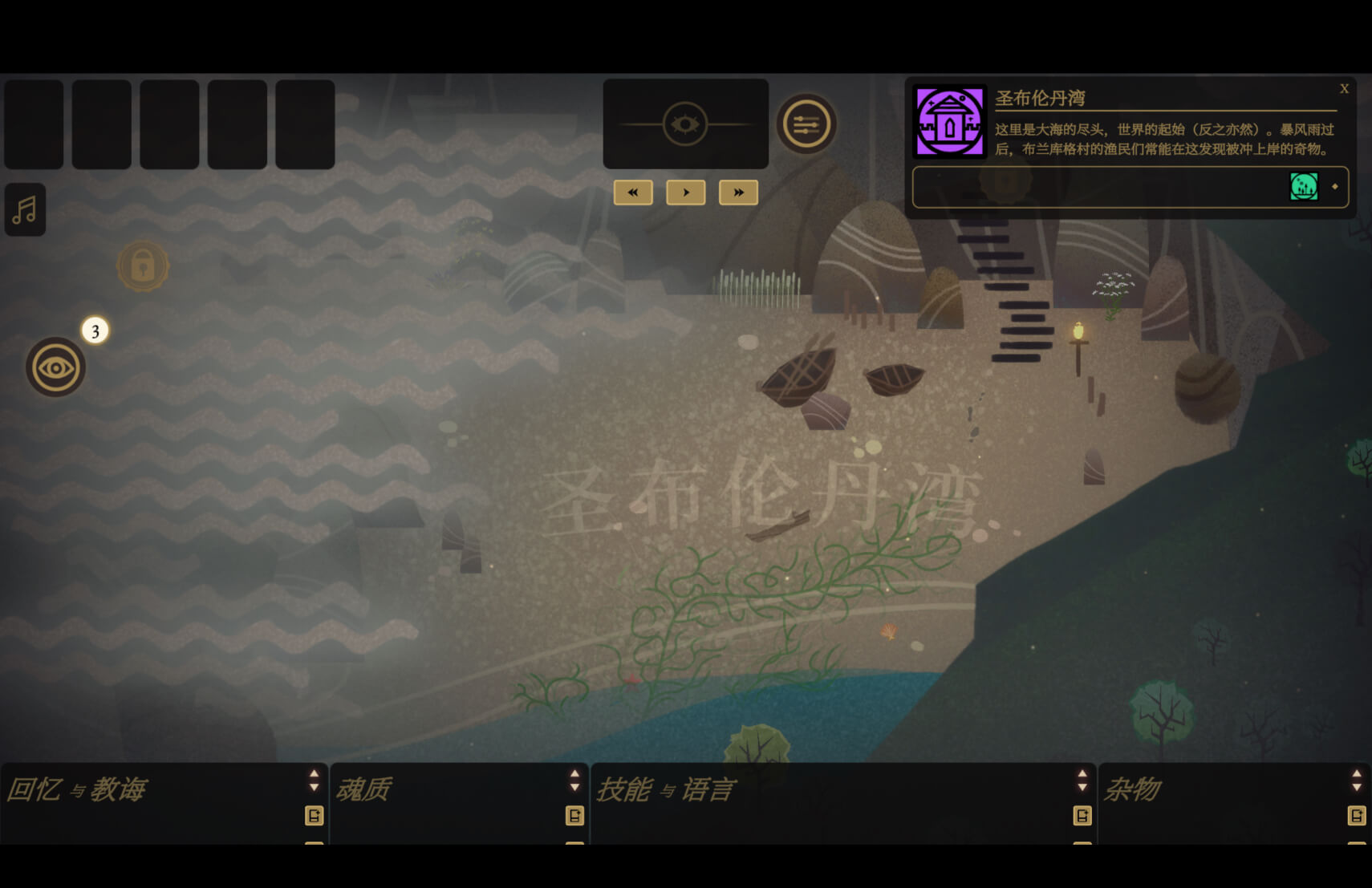
Task: Open the round settings sliders menu
Action: pos(806,124)
